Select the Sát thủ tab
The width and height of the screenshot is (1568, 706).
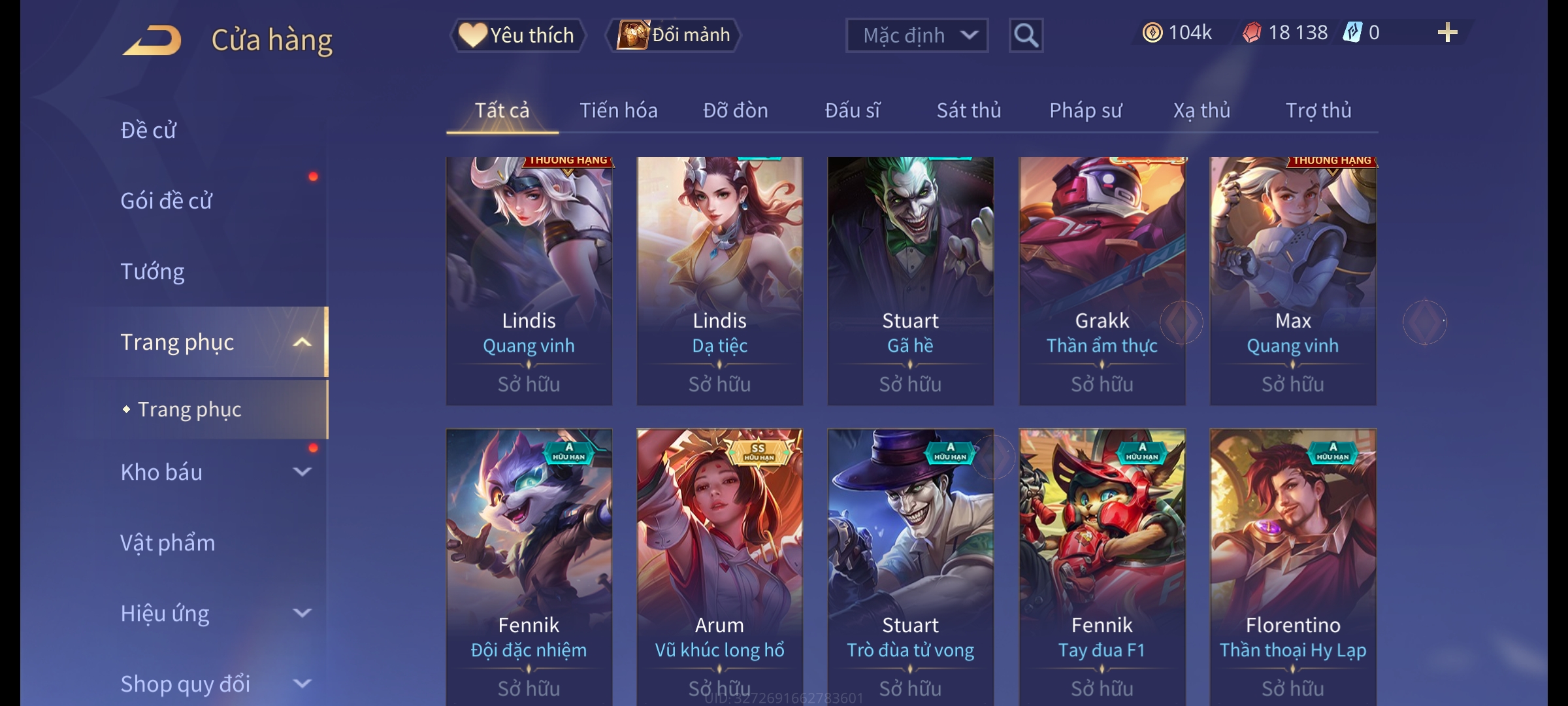[x=968, y=110]
